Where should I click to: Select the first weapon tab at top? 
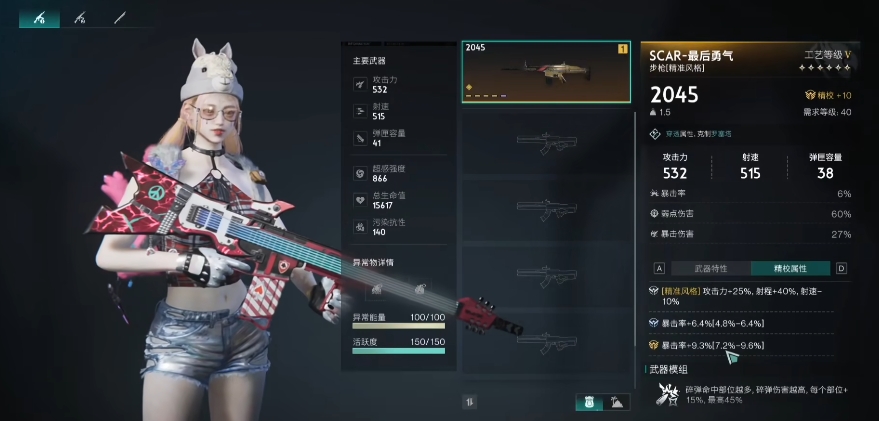tap(39, 17)
